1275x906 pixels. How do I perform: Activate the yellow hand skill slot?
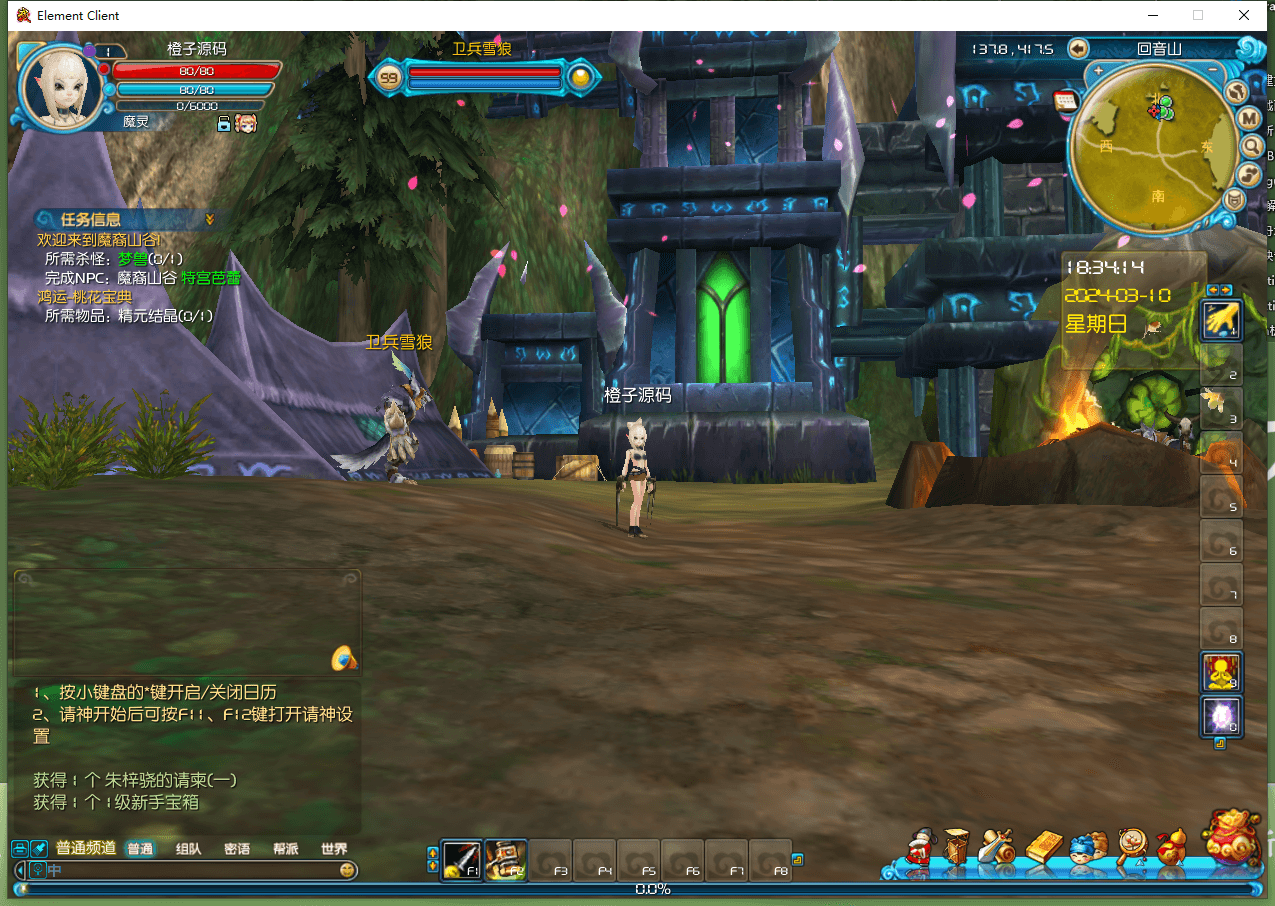coord(1220,320)
